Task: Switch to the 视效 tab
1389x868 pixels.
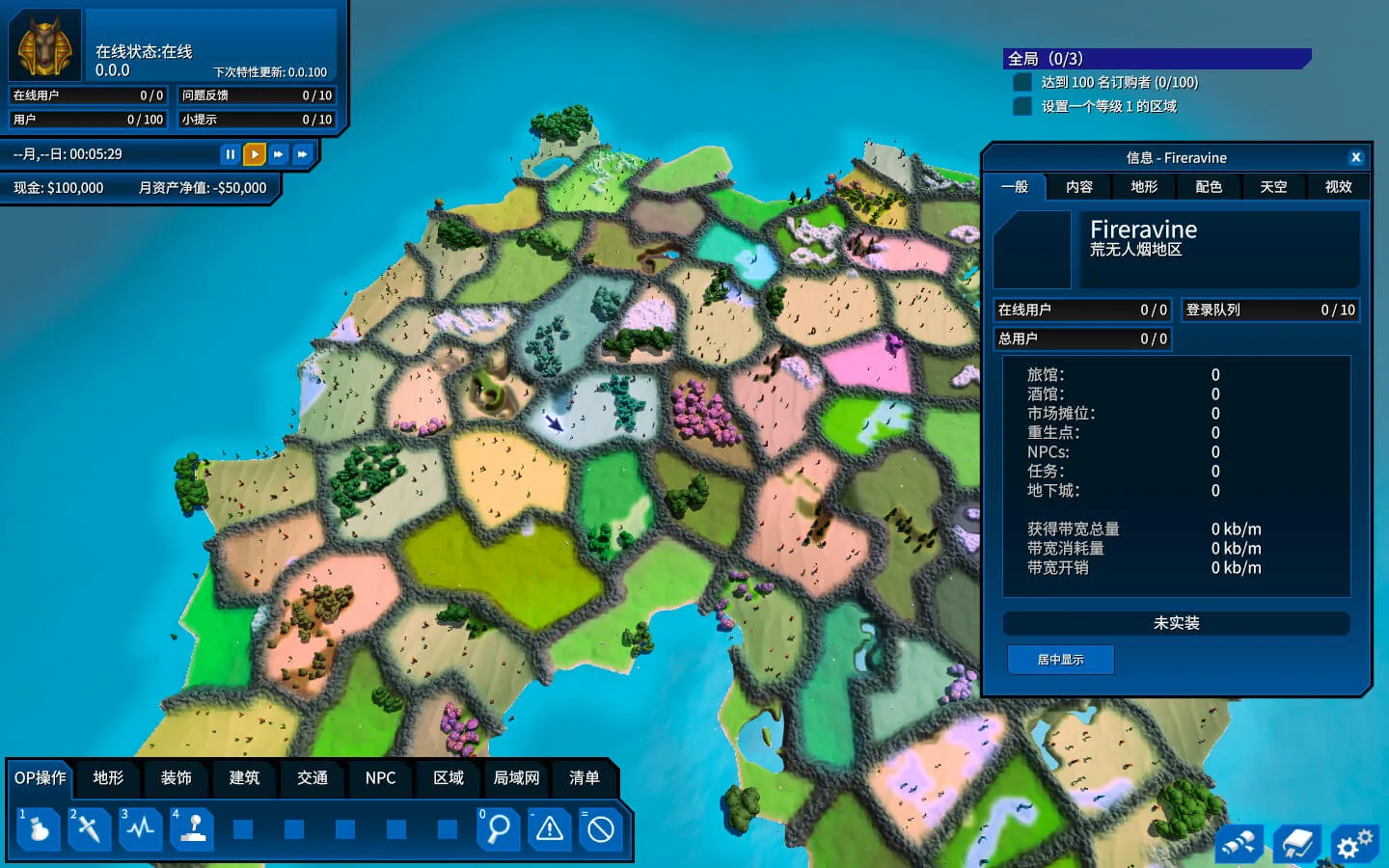Action: (x=1338, y=187)
